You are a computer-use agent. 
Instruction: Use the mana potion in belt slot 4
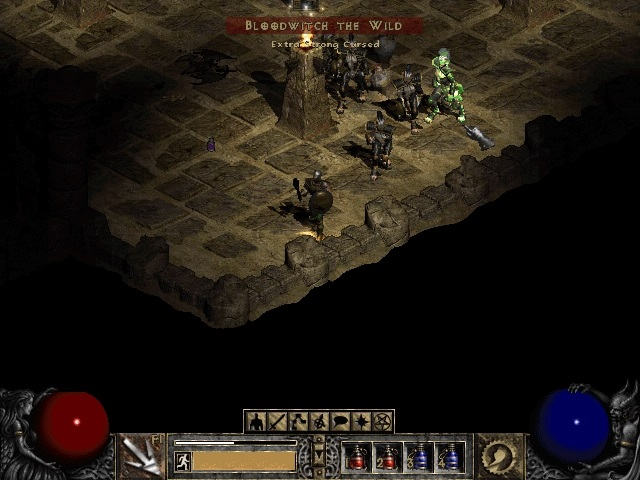coord(450,457)
